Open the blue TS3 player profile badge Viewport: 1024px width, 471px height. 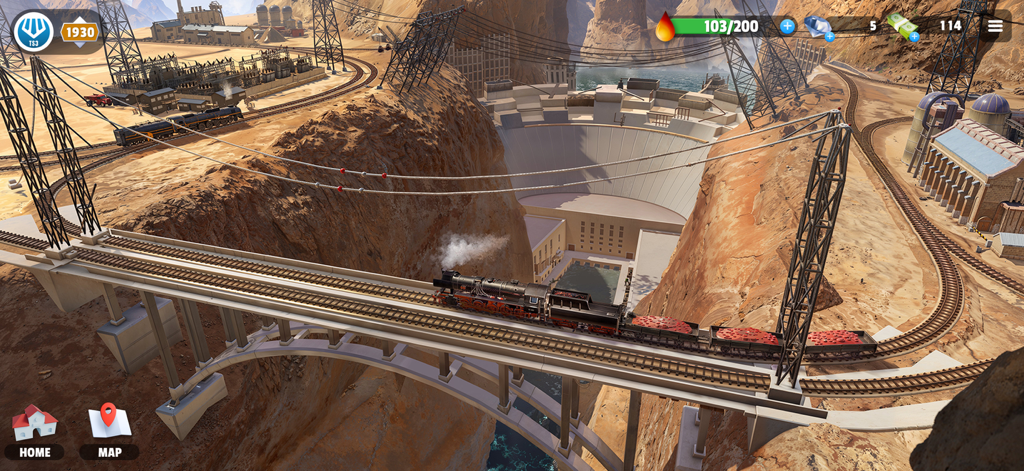click(32, 31)
